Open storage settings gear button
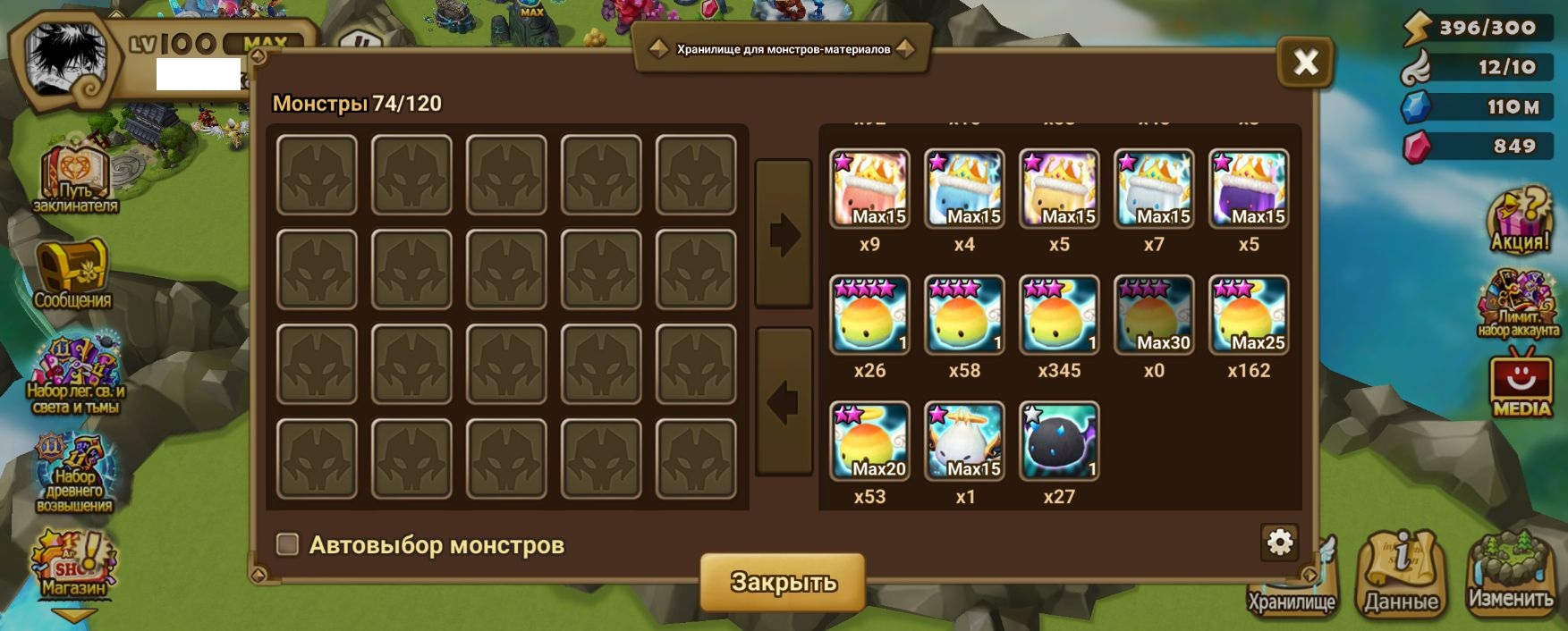This screenshot has width=1568, height=631. tap(1280, 542)
